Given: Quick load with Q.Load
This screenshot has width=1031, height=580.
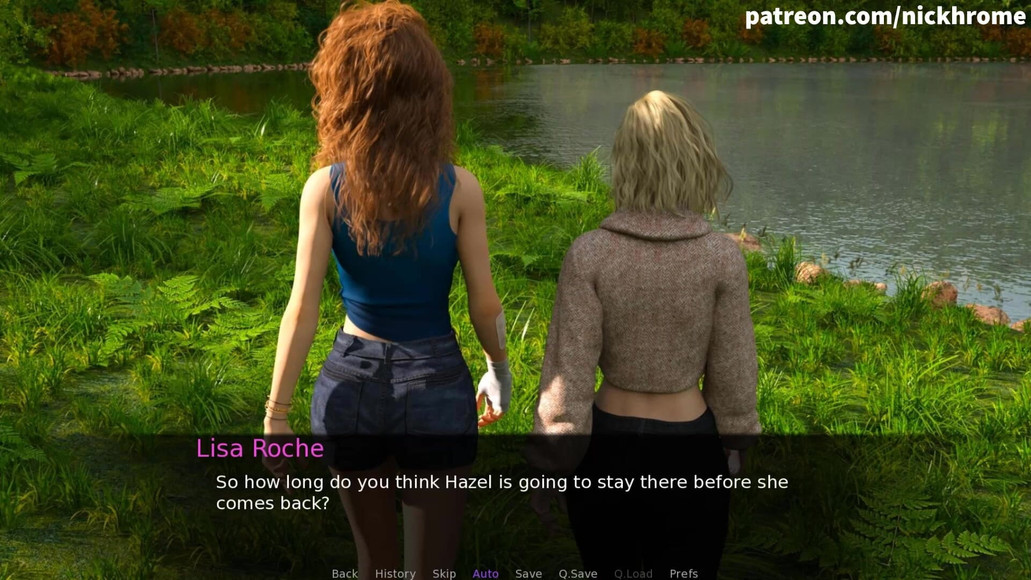Looking at the screenshot, I should [633, 573].
